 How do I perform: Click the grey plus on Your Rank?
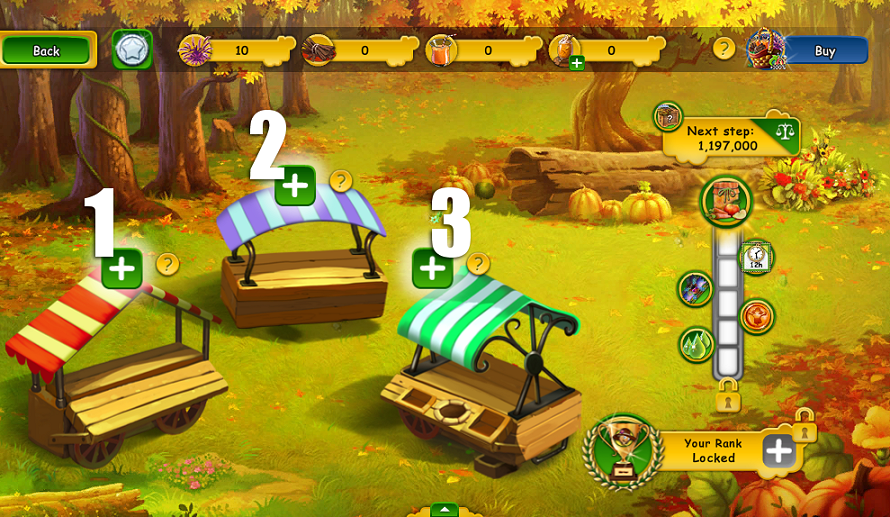[778, 451]
